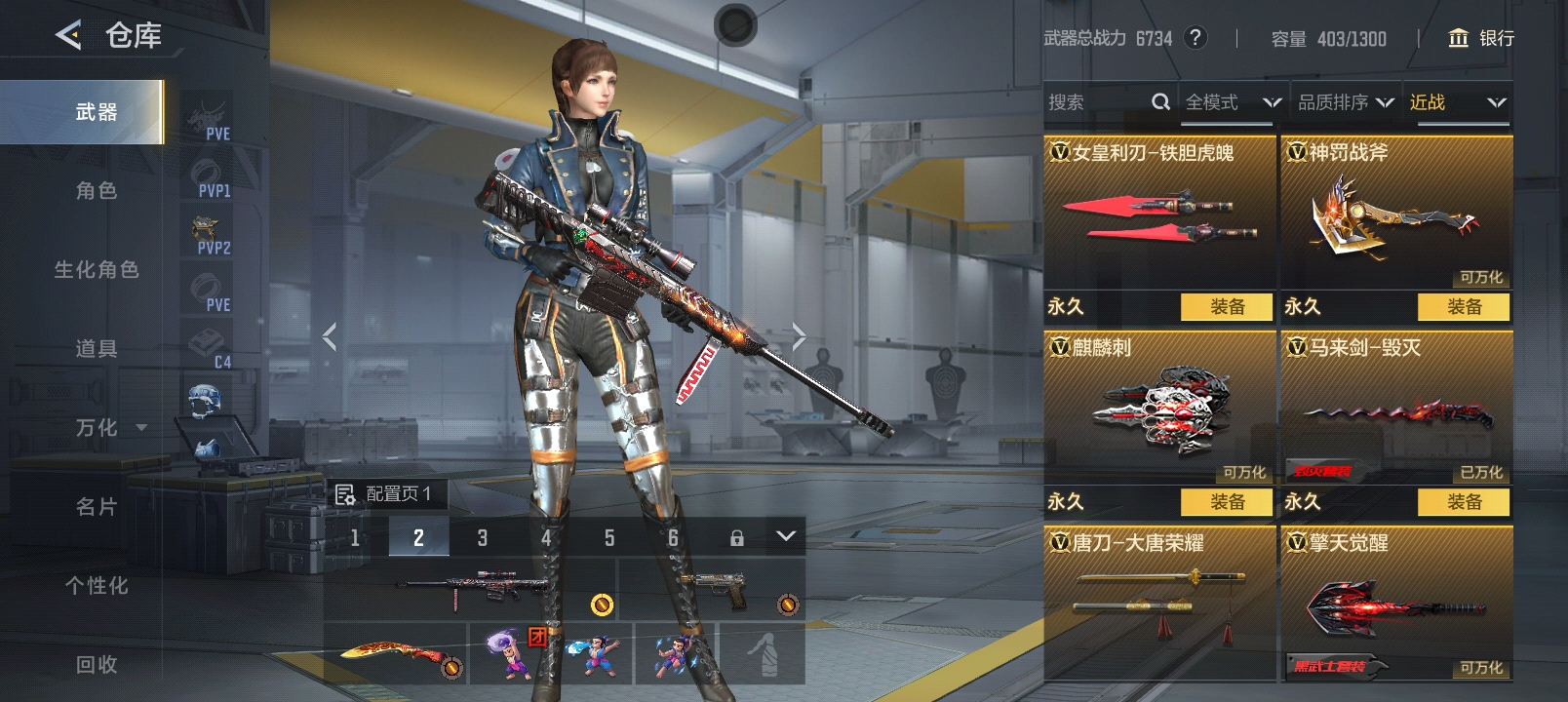1568x702 pixels.
Task: Switch to loadout page 3
Action: 482,537
